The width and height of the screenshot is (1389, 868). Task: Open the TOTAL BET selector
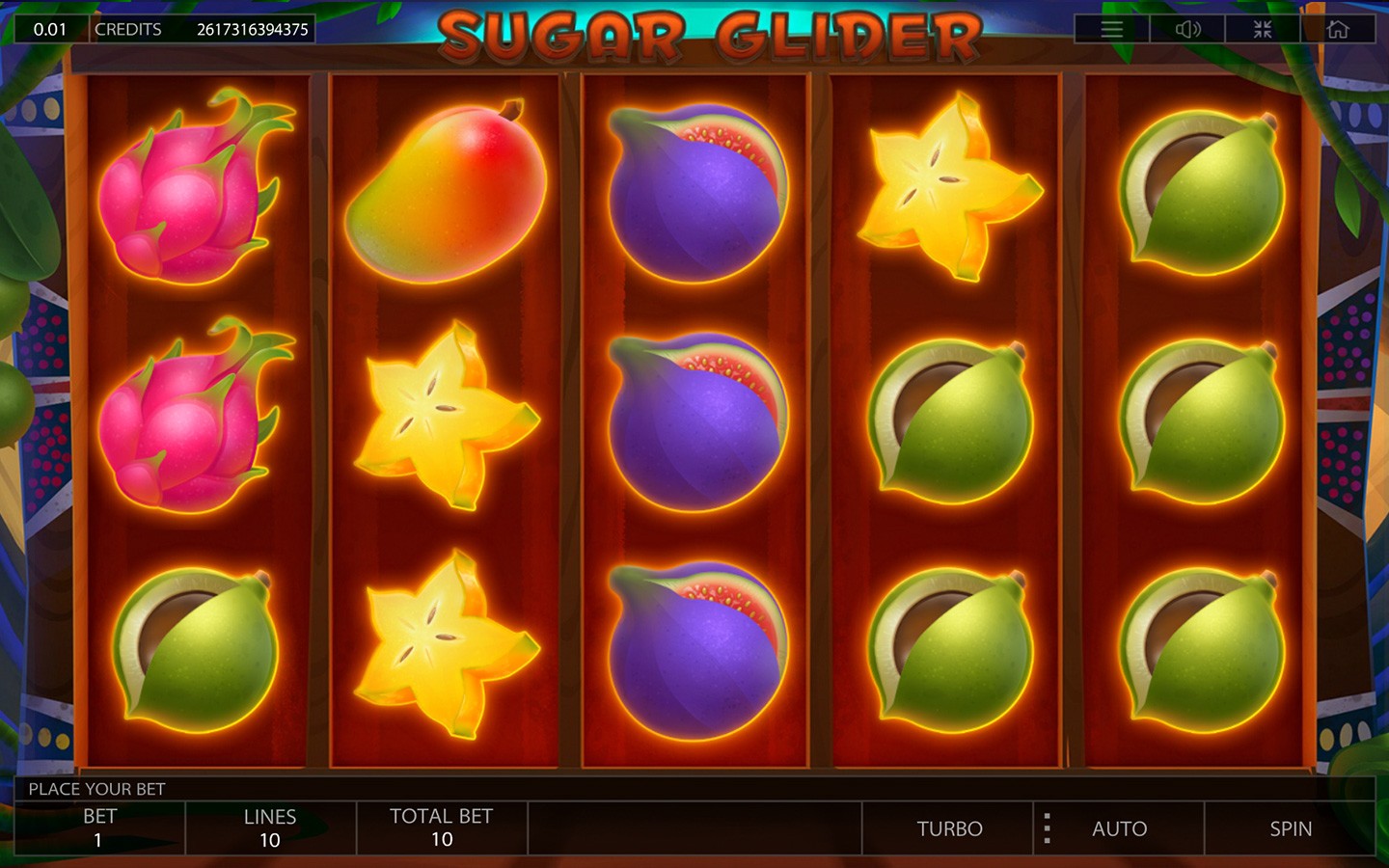(442, 828)
